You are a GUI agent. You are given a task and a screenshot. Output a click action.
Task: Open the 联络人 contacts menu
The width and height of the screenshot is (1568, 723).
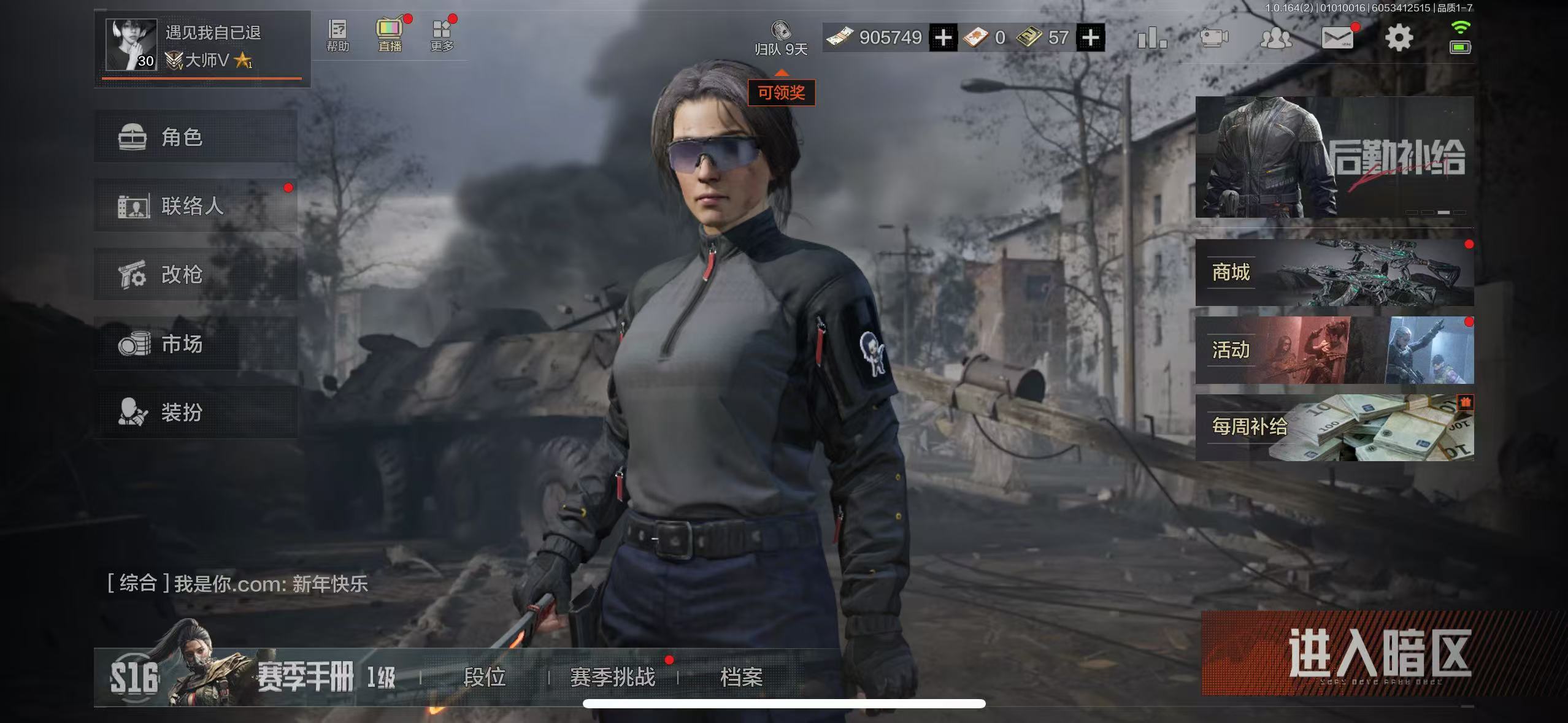(x=195, y=205)
